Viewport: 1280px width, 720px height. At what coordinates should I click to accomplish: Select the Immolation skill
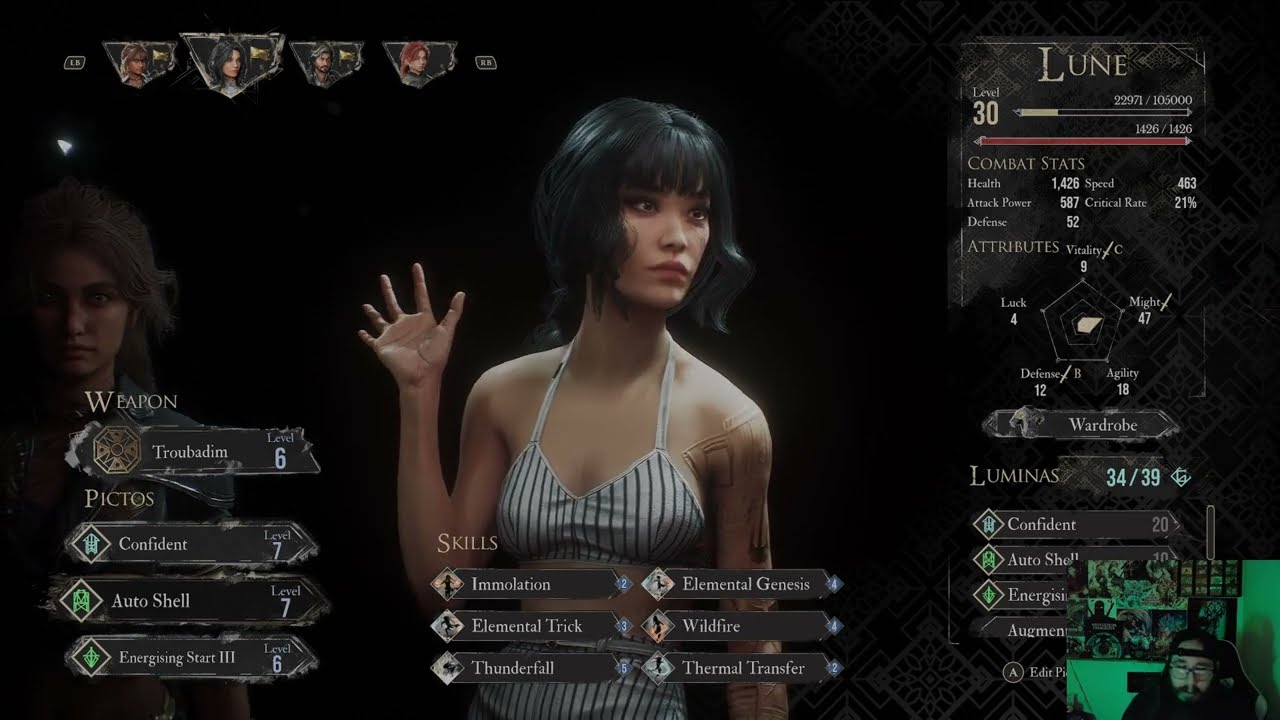pyautogui.click(x=530, y=584)
